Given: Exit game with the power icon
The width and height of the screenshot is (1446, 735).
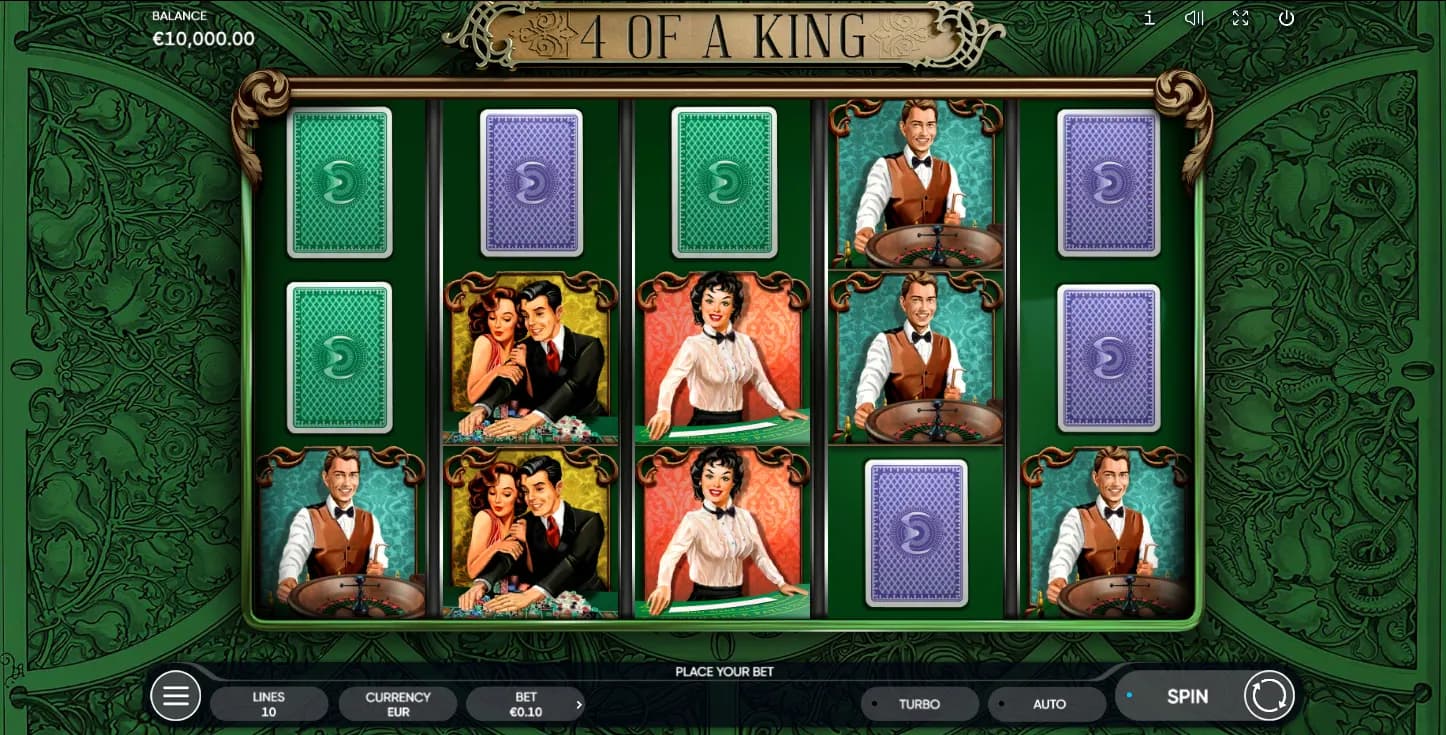Looking at the screenshot, I should pyautogui.click(x=1286, y=18).
